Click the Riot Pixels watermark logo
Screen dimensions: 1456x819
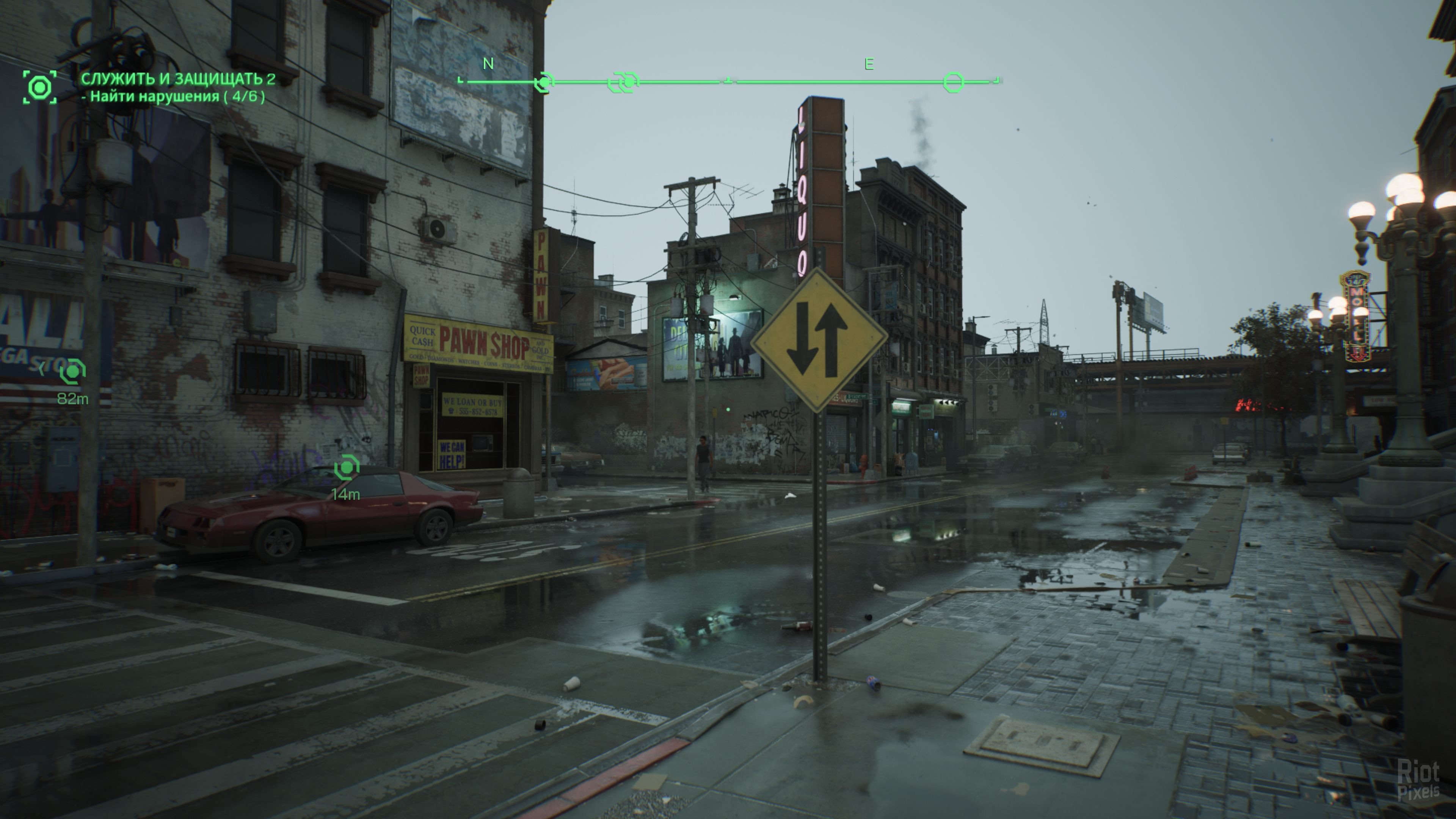click(x=1419, y=780)
